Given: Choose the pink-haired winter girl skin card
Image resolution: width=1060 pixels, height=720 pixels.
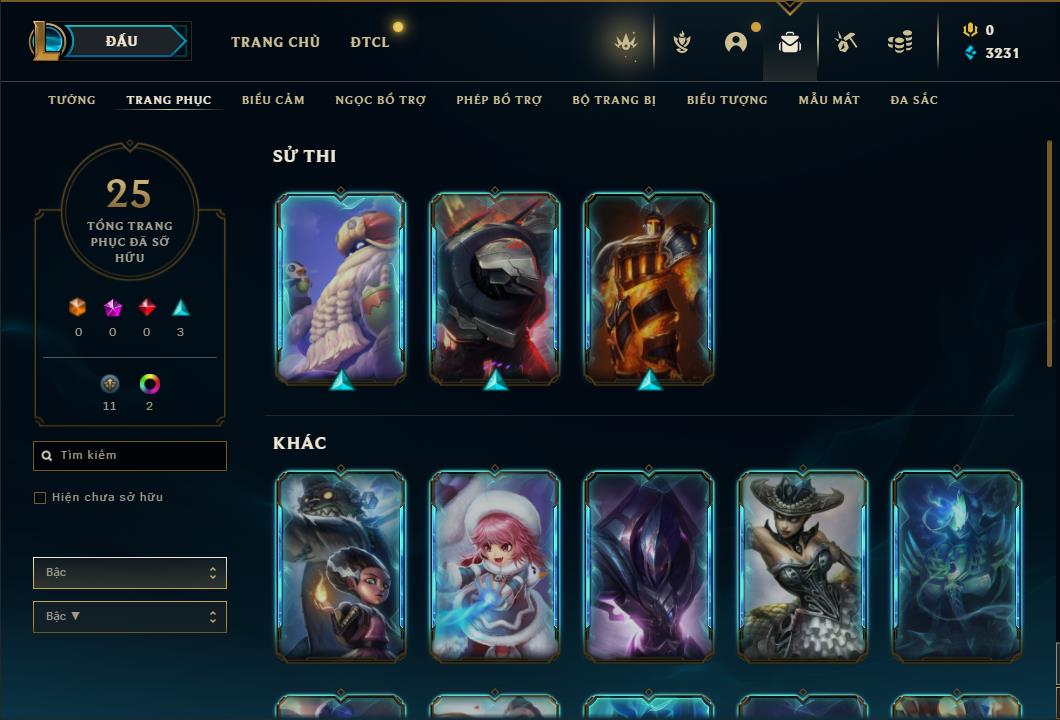Looking at the screenshot, I should (494, 566).
